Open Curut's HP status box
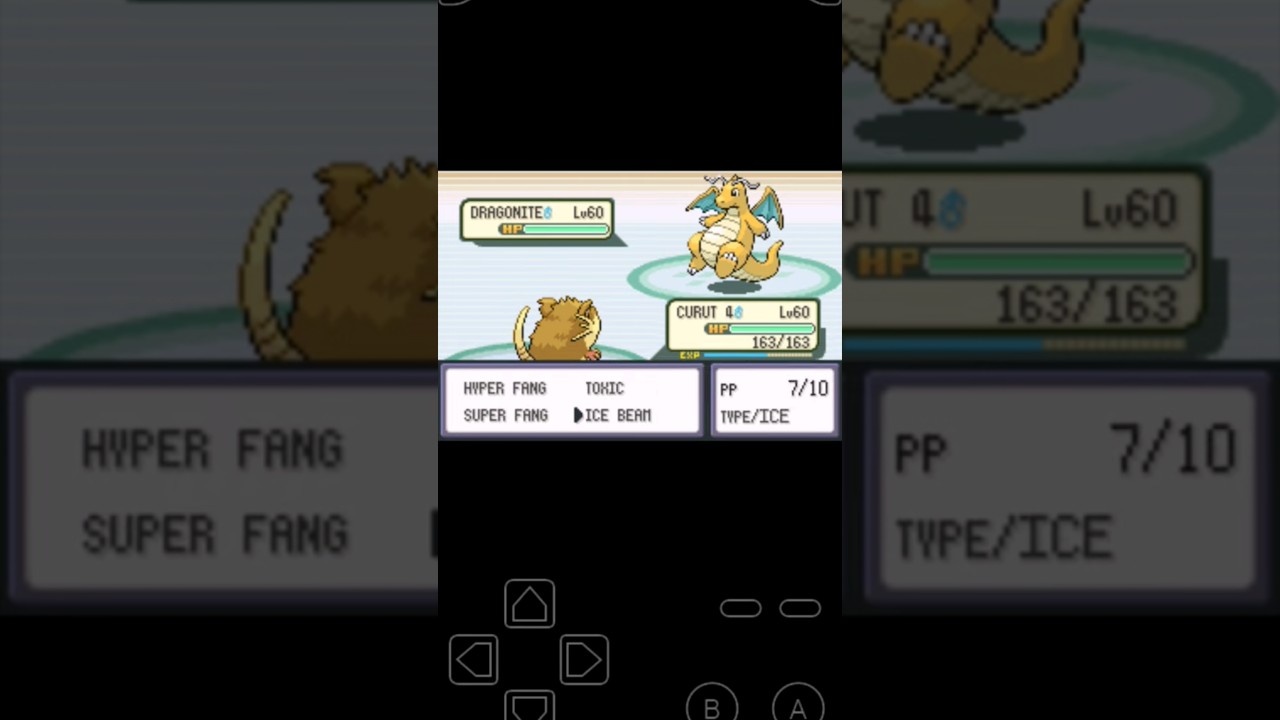The image size is (1280, 720). [x=742, y=327]
